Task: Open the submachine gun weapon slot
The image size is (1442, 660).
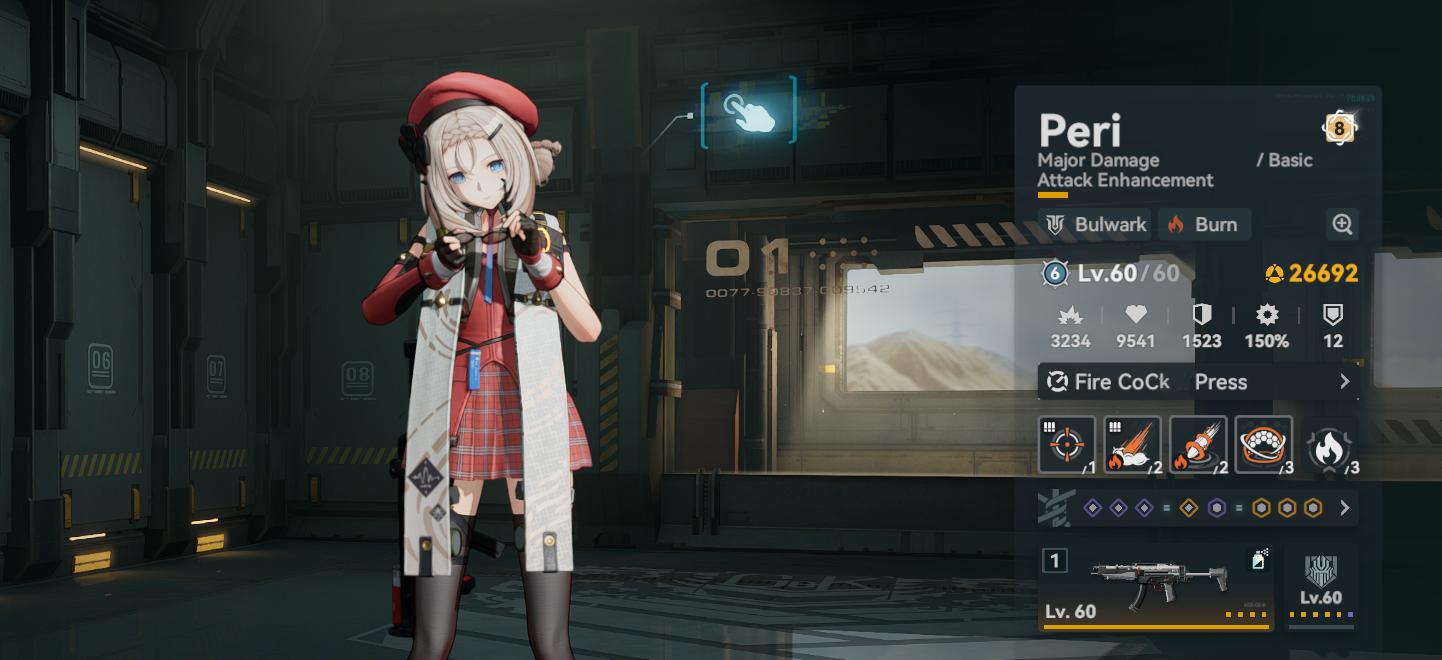Action: 1157,588
